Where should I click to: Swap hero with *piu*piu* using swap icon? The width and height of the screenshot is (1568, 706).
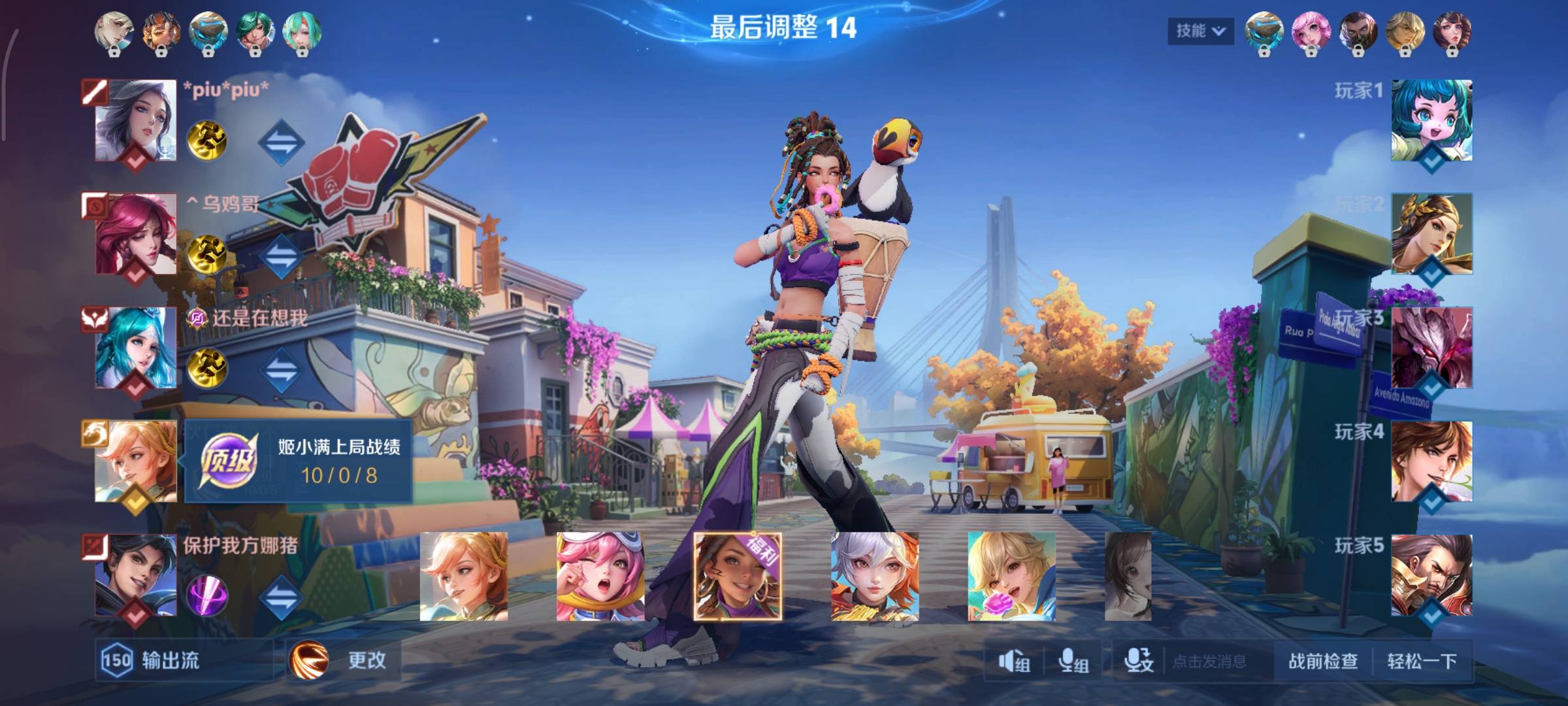coord(281,142)
